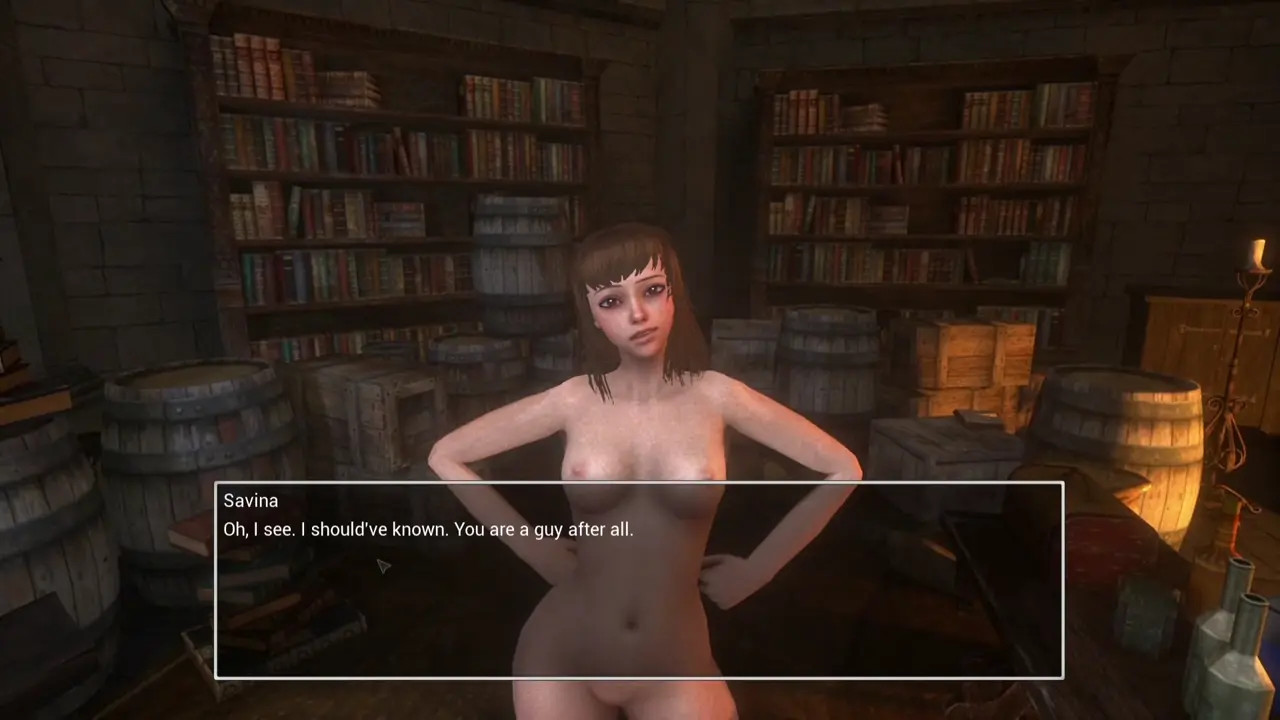
Task: Click Savina's dialogue box to continue
Action: pos(638,580)
